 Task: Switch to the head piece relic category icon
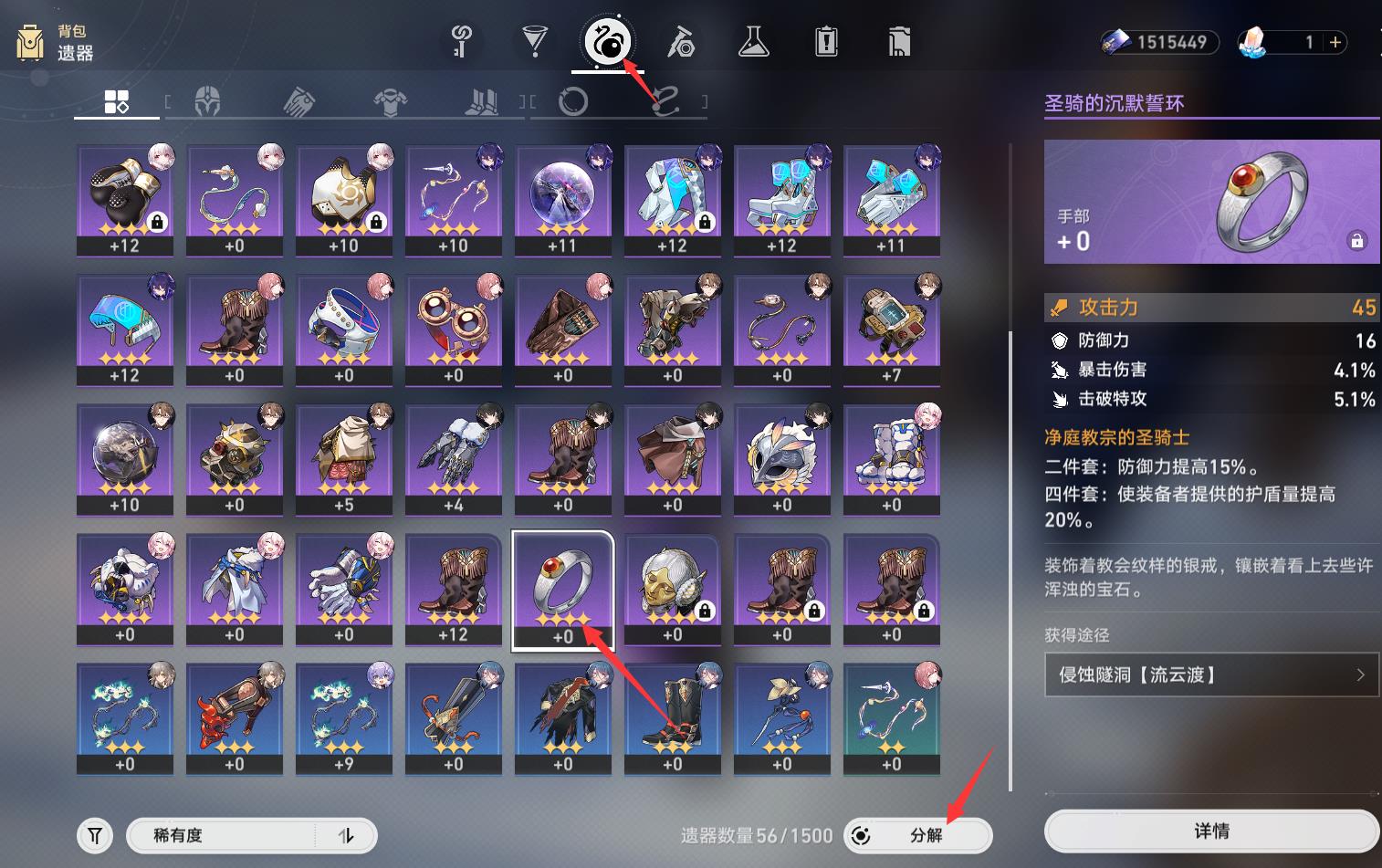[x=208, y=101]
